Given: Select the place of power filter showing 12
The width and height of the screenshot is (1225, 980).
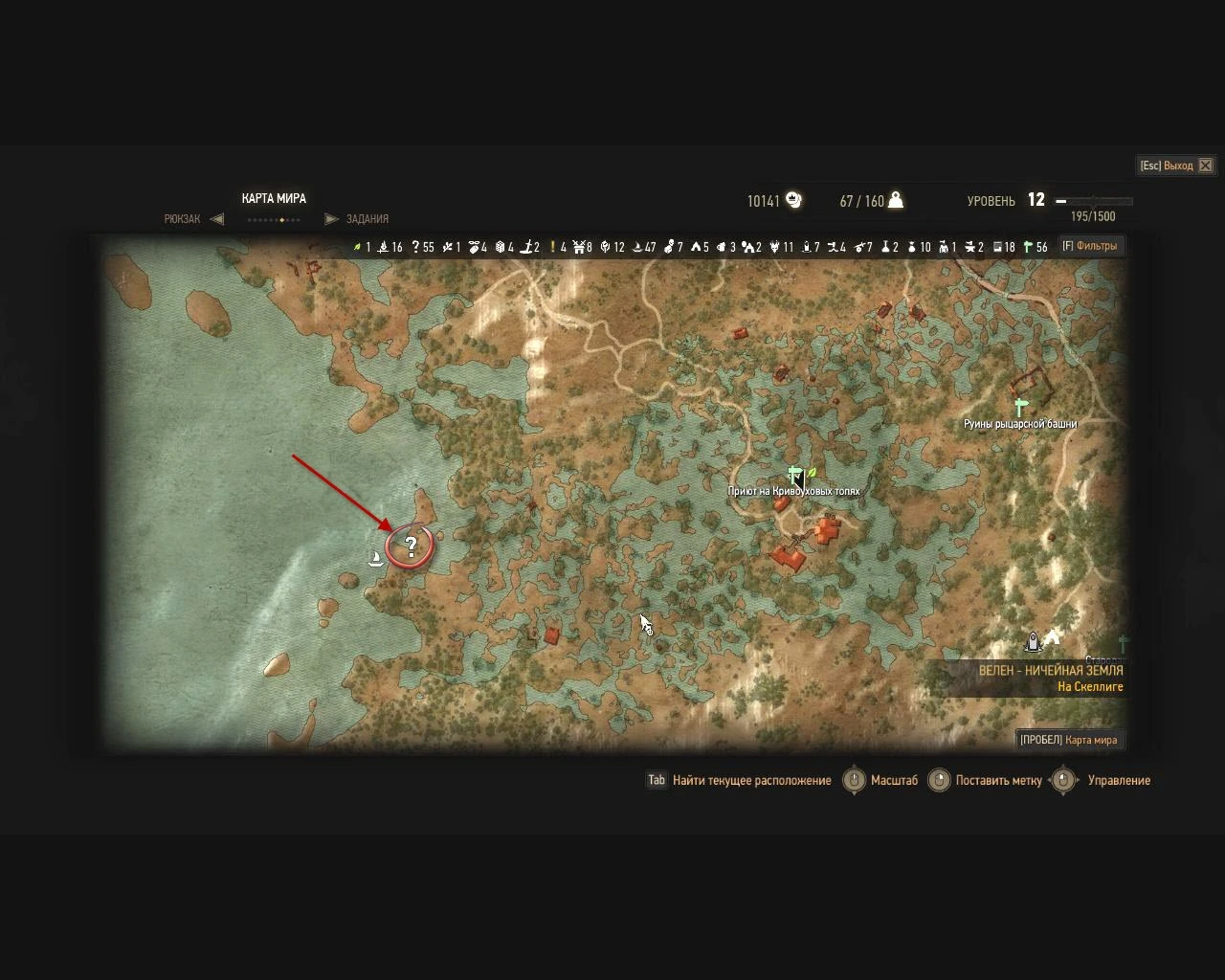Looking at the screenshot, I should point(603,247).
